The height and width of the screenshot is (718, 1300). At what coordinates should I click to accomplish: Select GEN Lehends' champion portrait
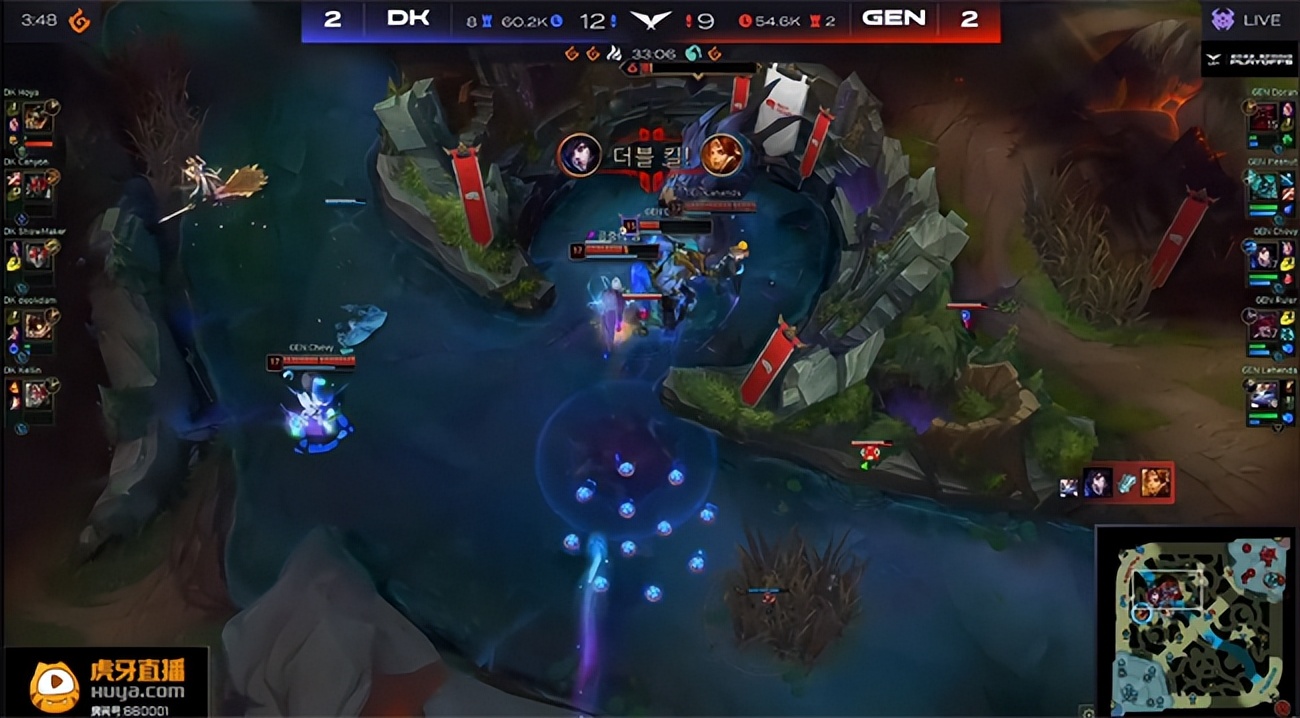[x=1262, y=394]
